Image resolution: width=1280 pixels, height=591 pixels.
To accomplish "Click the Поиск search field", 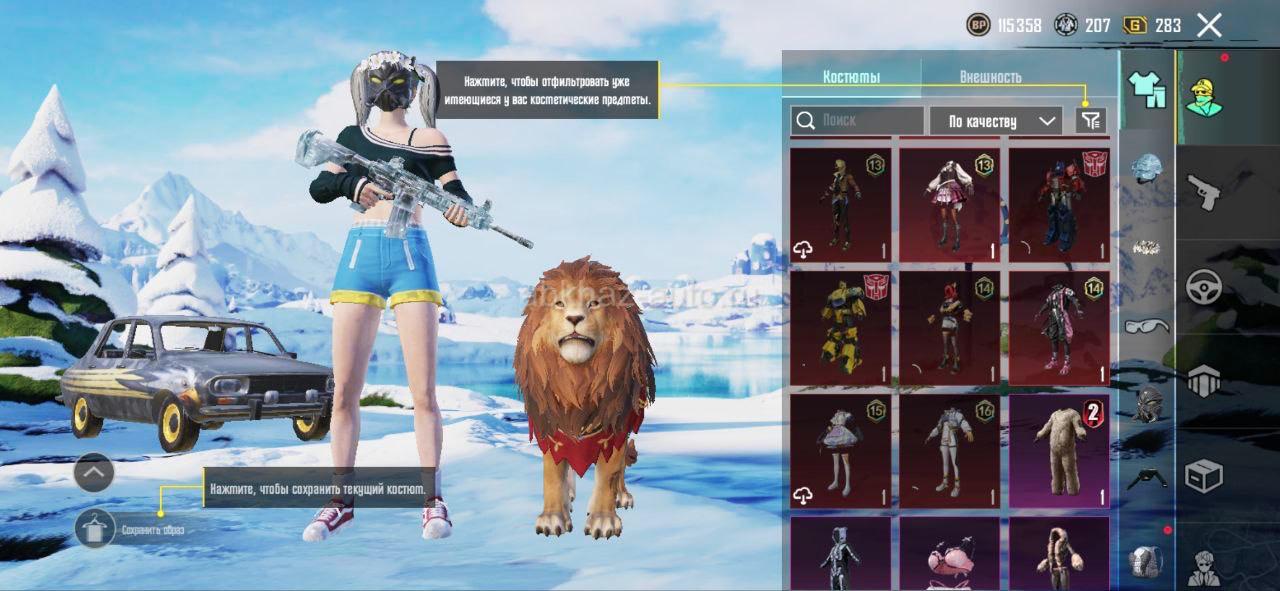I will click(x=857, y=121).
